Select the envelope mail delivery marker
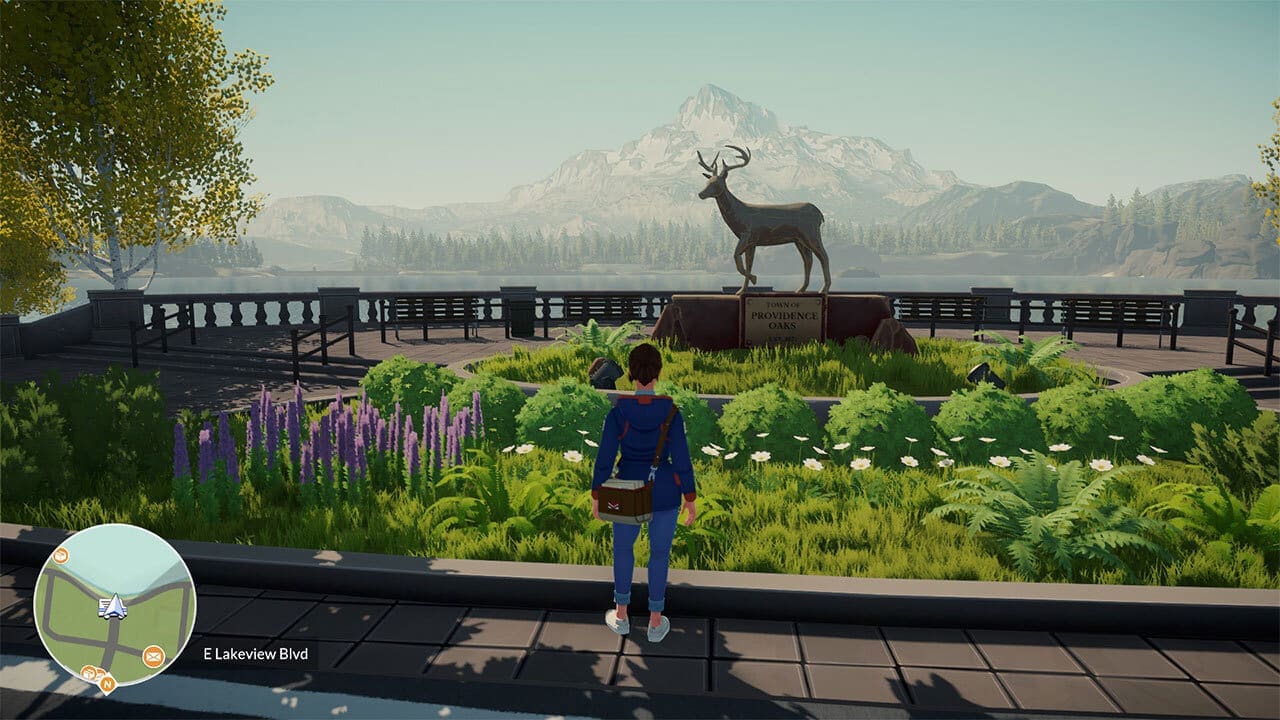1280x720 pixels. 153,656
